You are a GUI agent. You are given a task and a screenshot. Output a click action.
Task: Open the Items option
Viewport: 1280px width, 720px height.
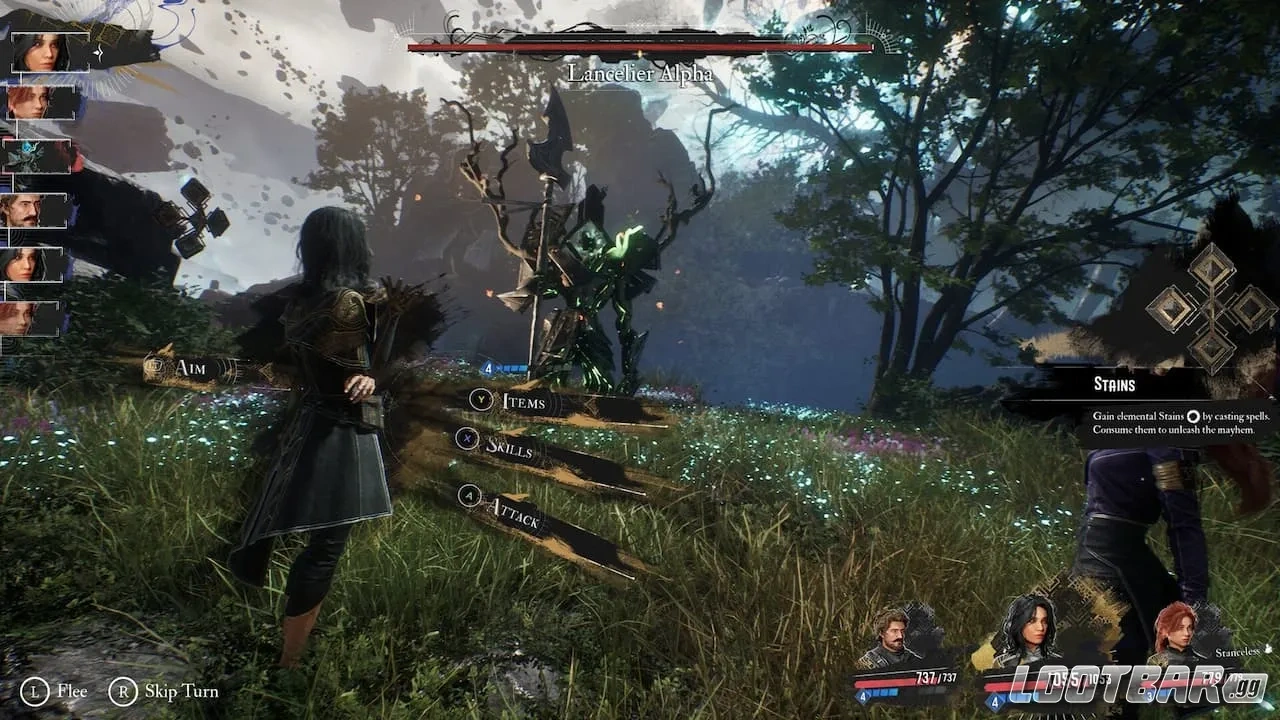tap(526, 402)
